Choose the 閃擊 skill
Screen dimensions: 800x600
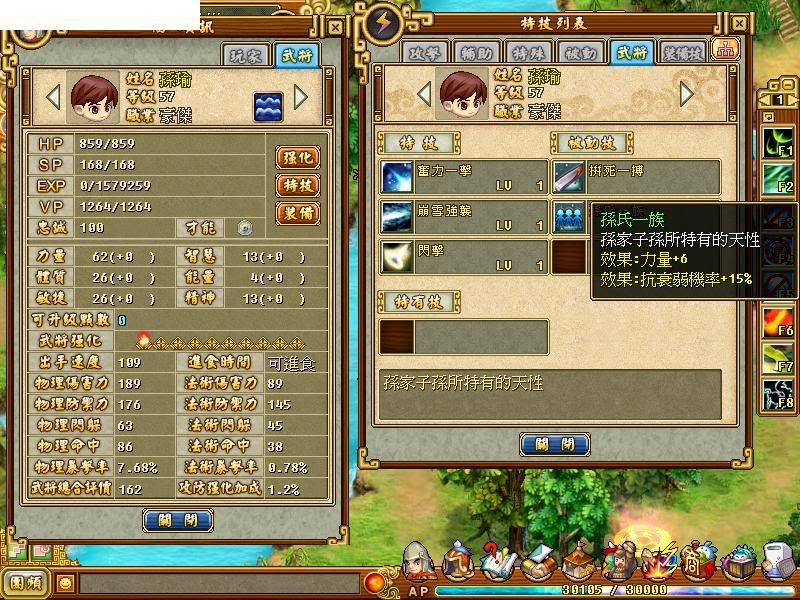click(463, 257)
